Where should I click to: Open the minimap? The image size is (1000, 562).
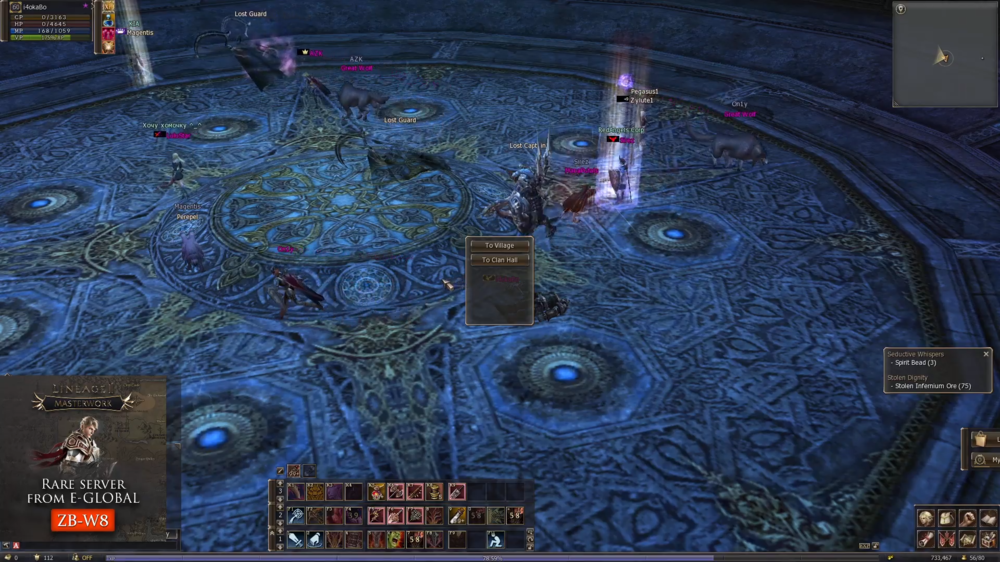click(x=943, y=55)
